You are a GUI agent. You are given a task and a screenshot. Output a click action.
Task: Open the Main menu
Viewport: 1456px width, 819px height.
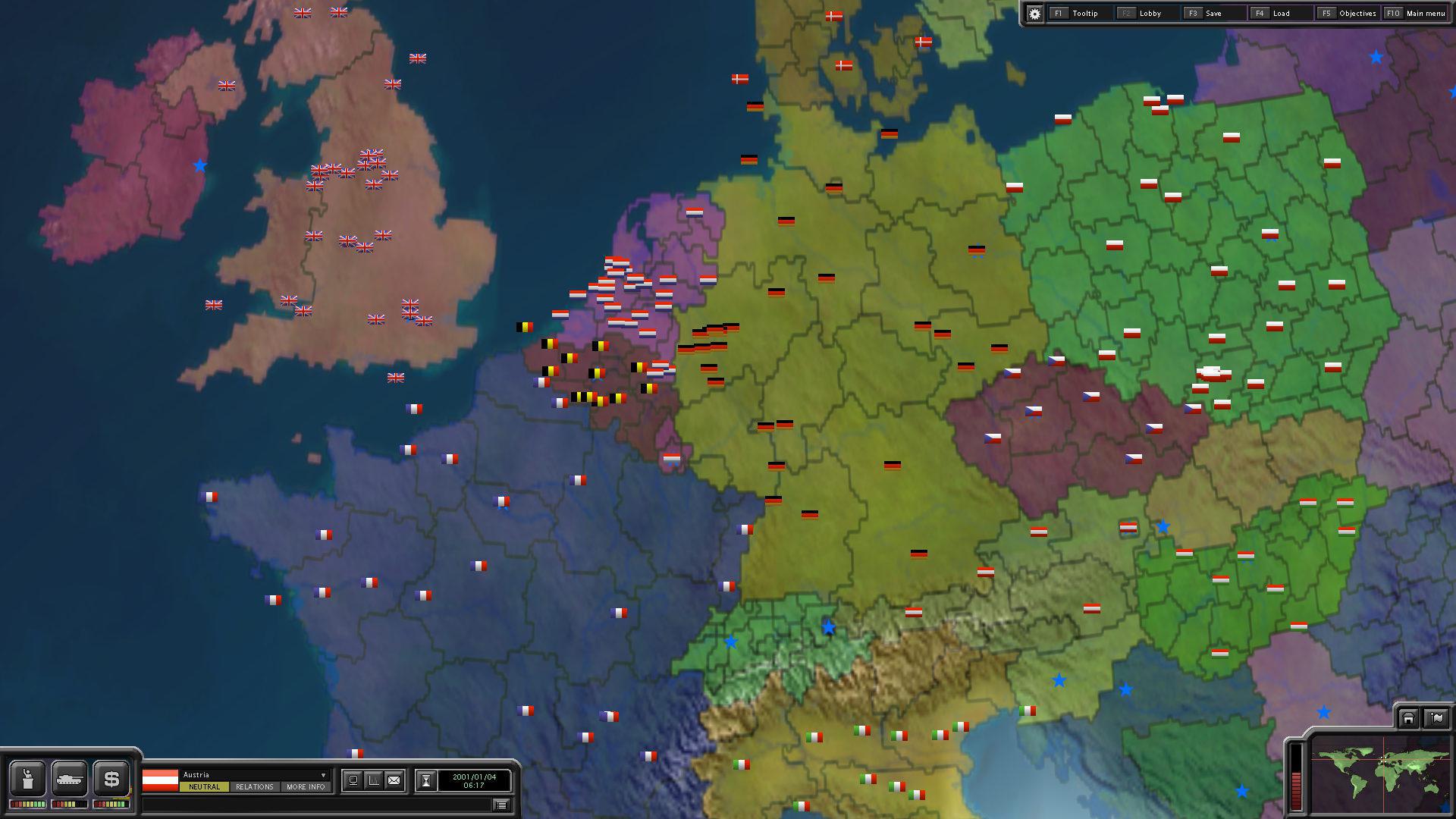coord(1425,14)
